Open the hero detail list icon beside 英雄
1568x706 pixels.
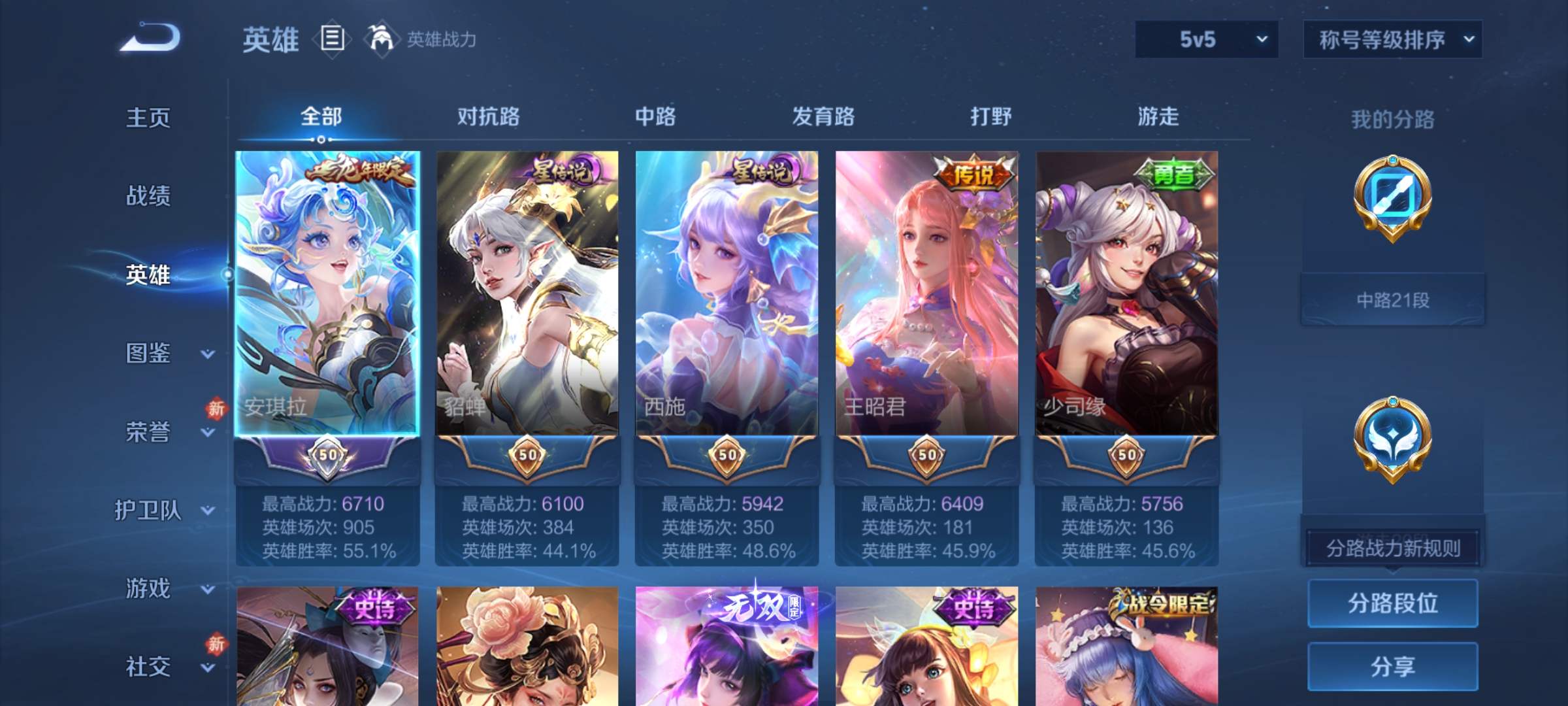(x=332, y=39)
